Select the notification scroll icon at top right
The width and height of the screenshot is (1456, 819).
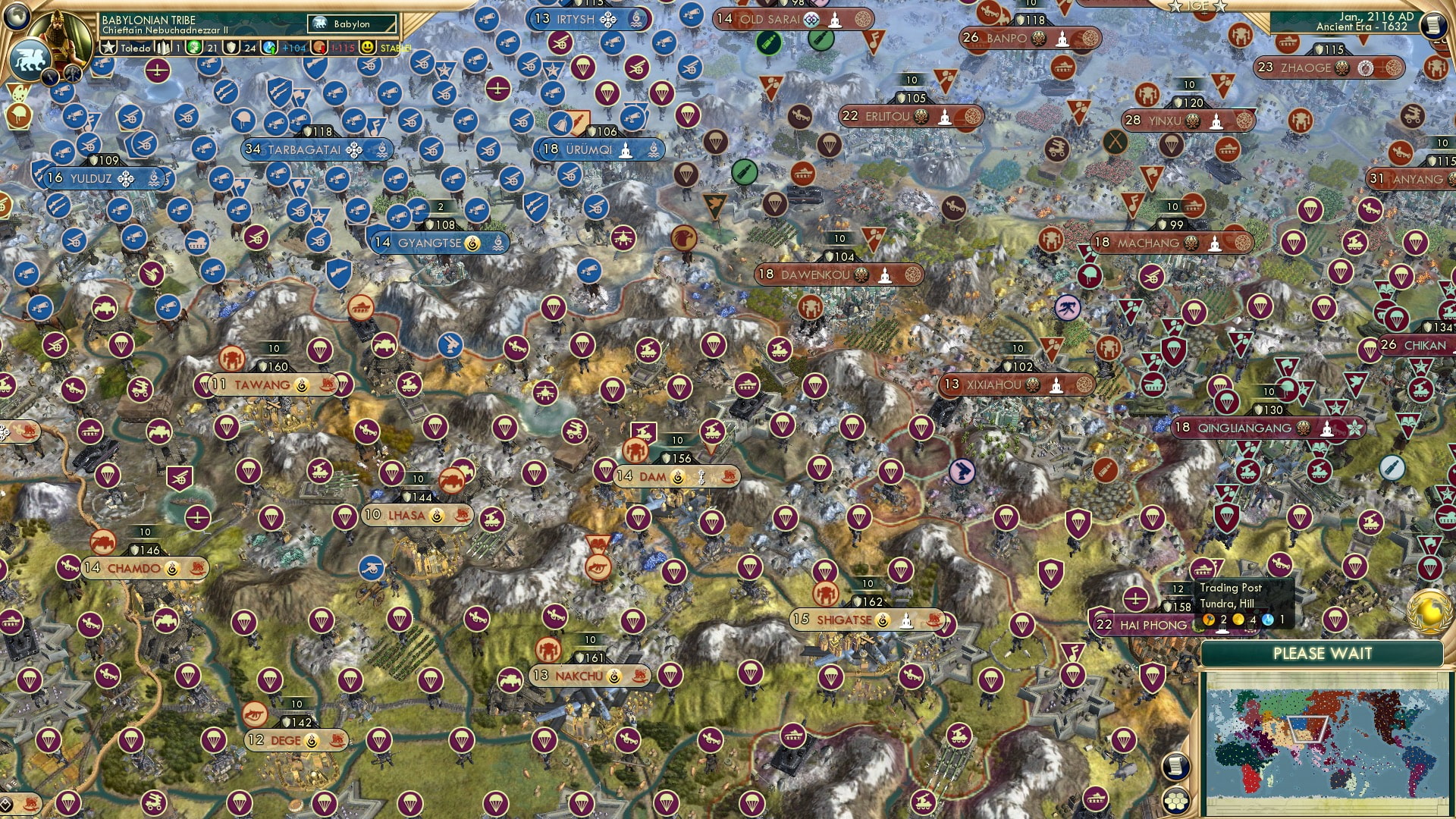click(1433, 25)
